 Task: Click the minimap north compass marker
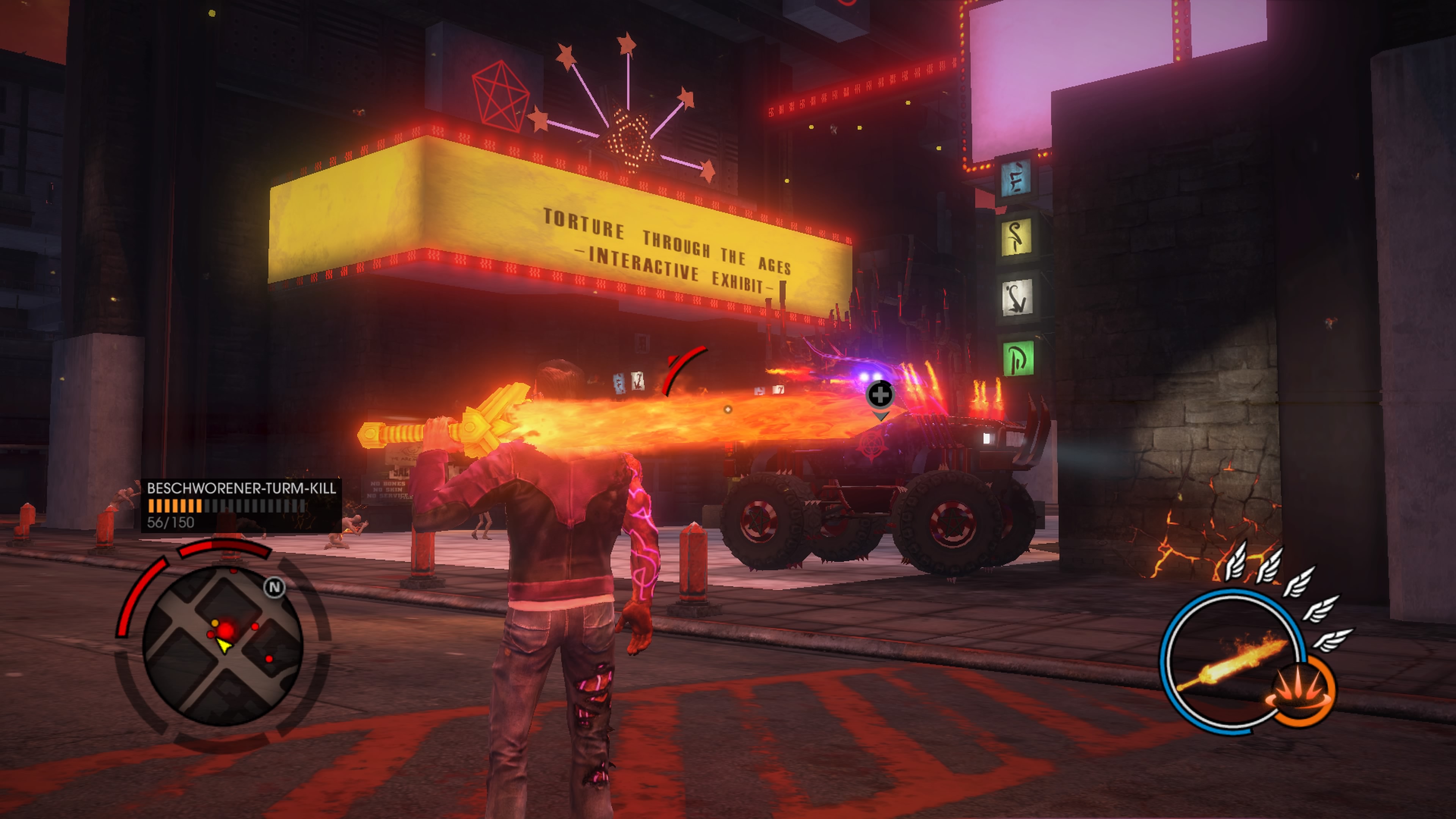coord(275,588)
